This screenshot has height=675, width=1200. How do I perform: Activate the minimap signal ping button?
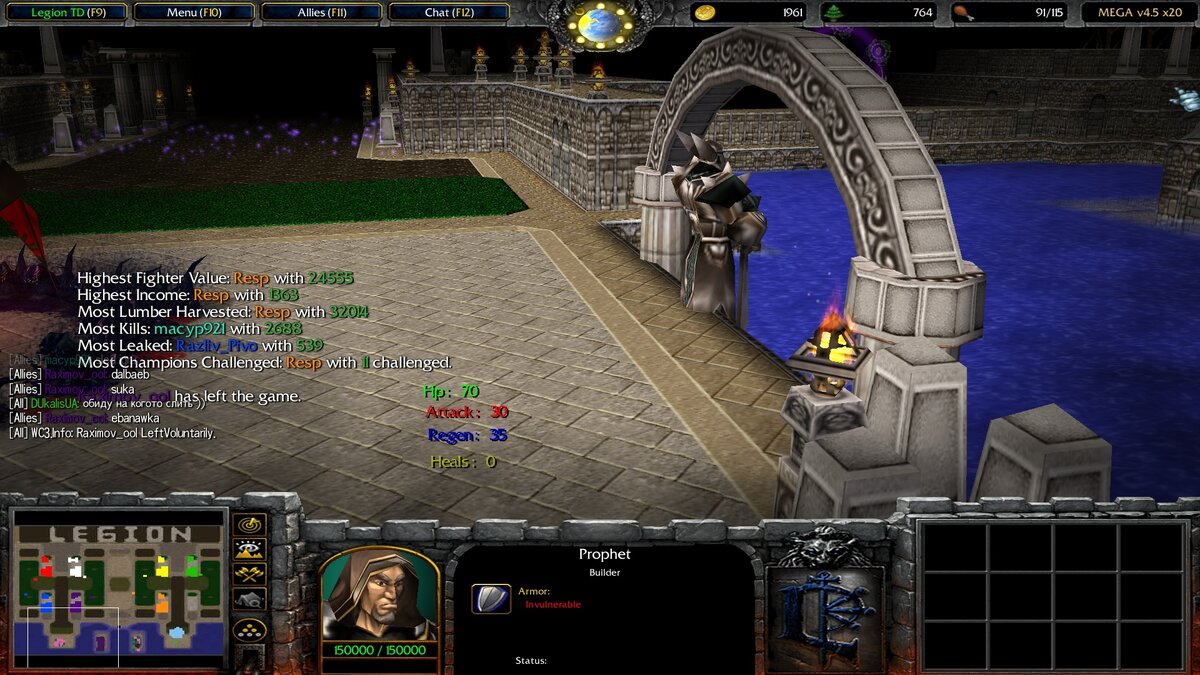tap(249, 524)
